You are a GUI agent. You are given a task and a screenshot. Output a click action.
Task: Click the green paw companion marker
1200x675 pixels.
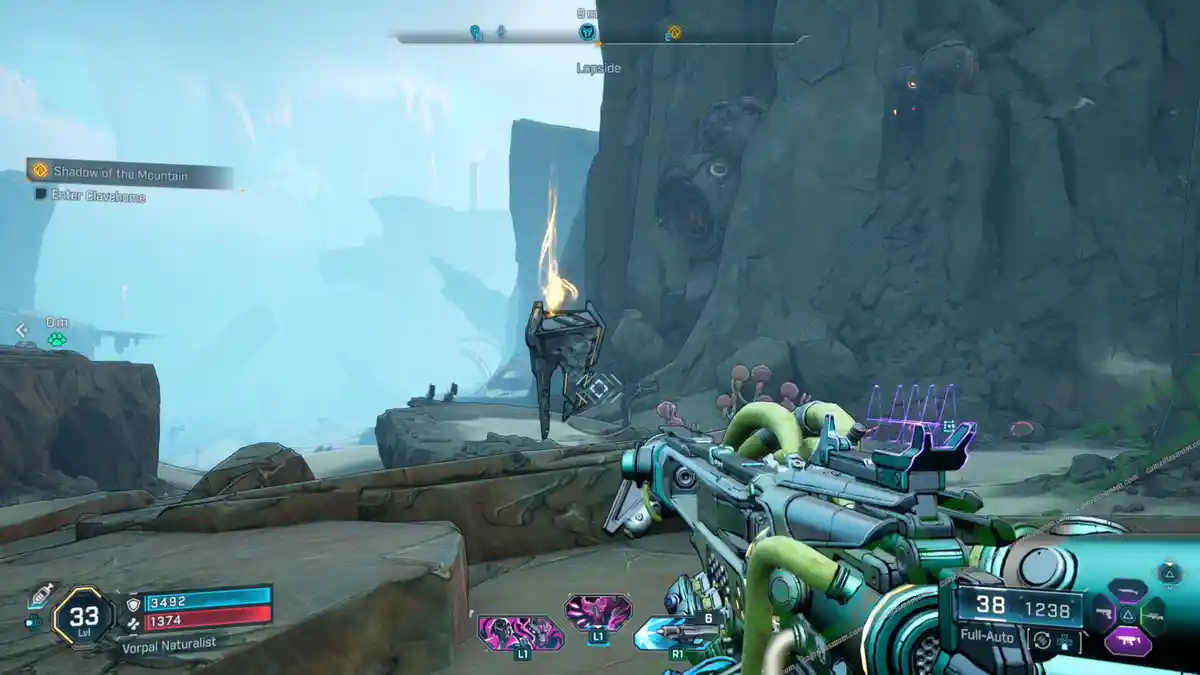pos(57,340)
